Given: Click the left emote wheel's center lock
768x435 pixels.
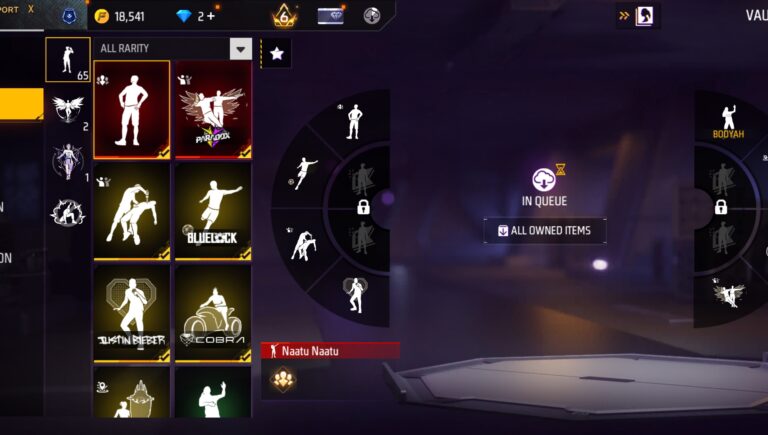Looking at the screenshot, I should 364,207.
